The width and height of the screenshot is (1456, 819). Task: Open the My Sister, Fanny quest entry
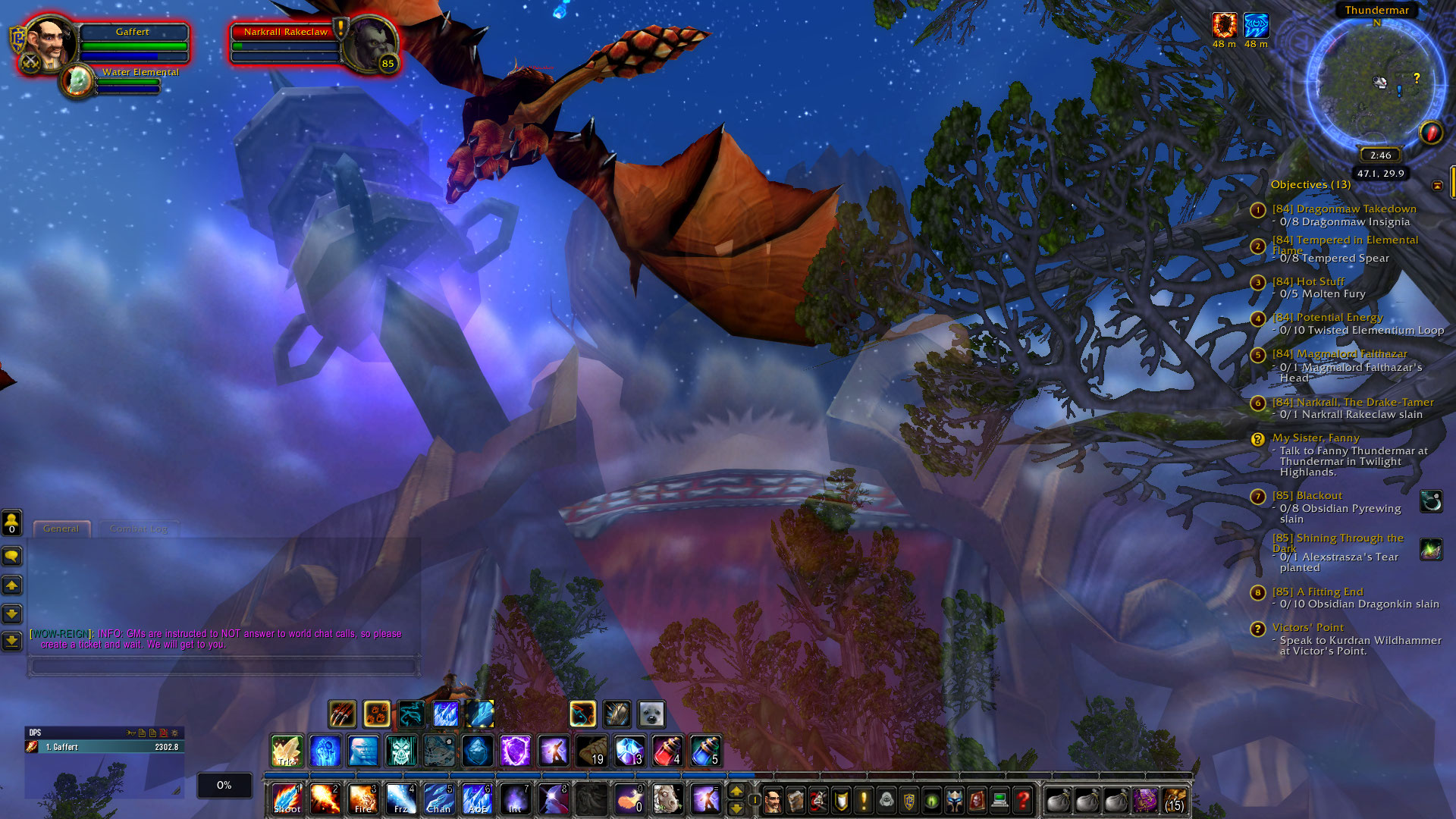(x=1316, y=438)
